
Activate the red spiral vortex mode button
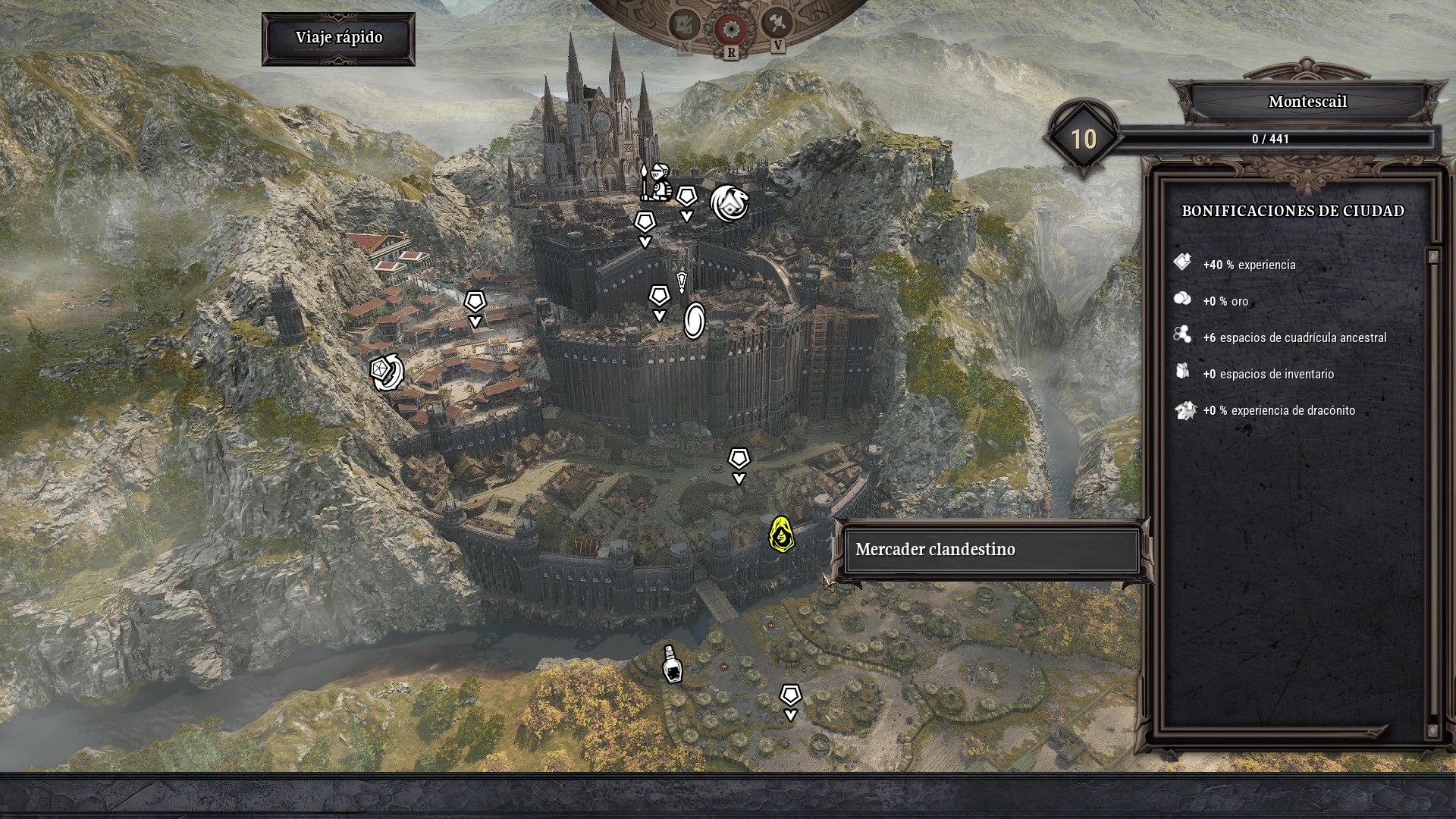tap(731, 28)
